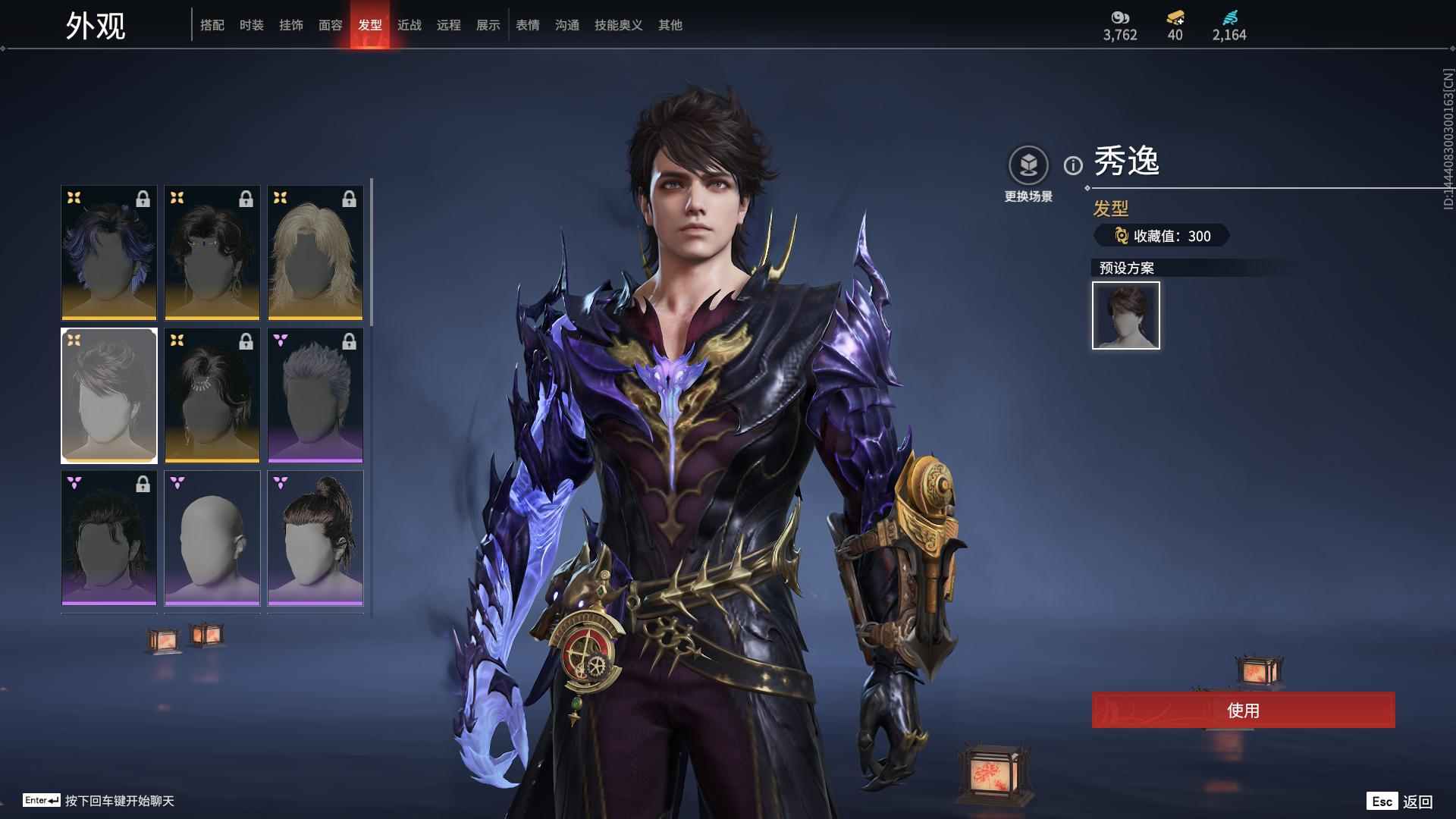Pick the long blonde hairstyle
This screenshot has width=1456, height=819.
coord(315,253)
